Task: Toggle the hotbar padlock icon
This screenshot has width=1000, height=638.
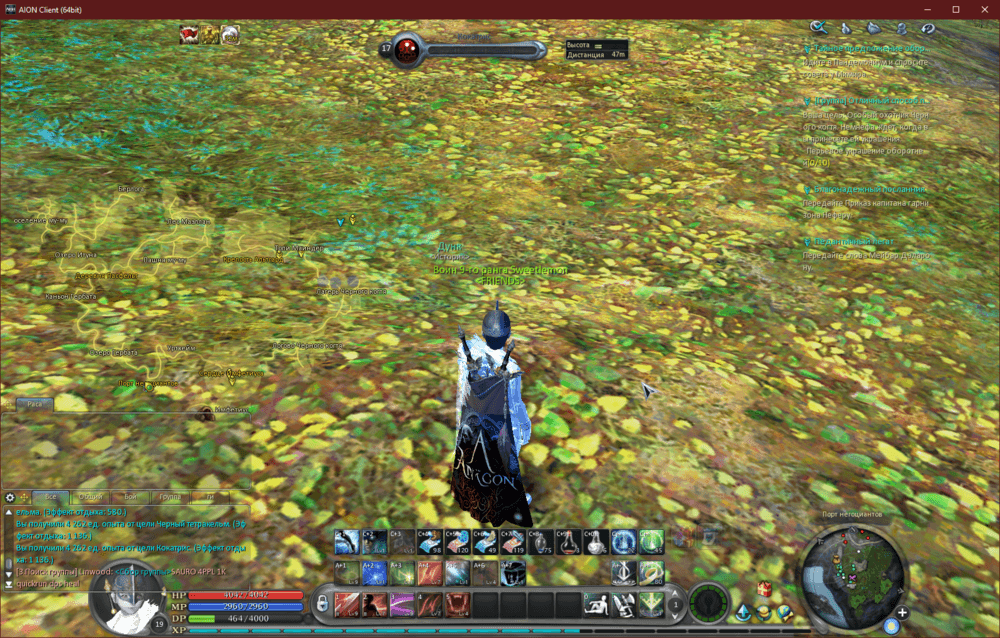Action: [x=322, y=604]
